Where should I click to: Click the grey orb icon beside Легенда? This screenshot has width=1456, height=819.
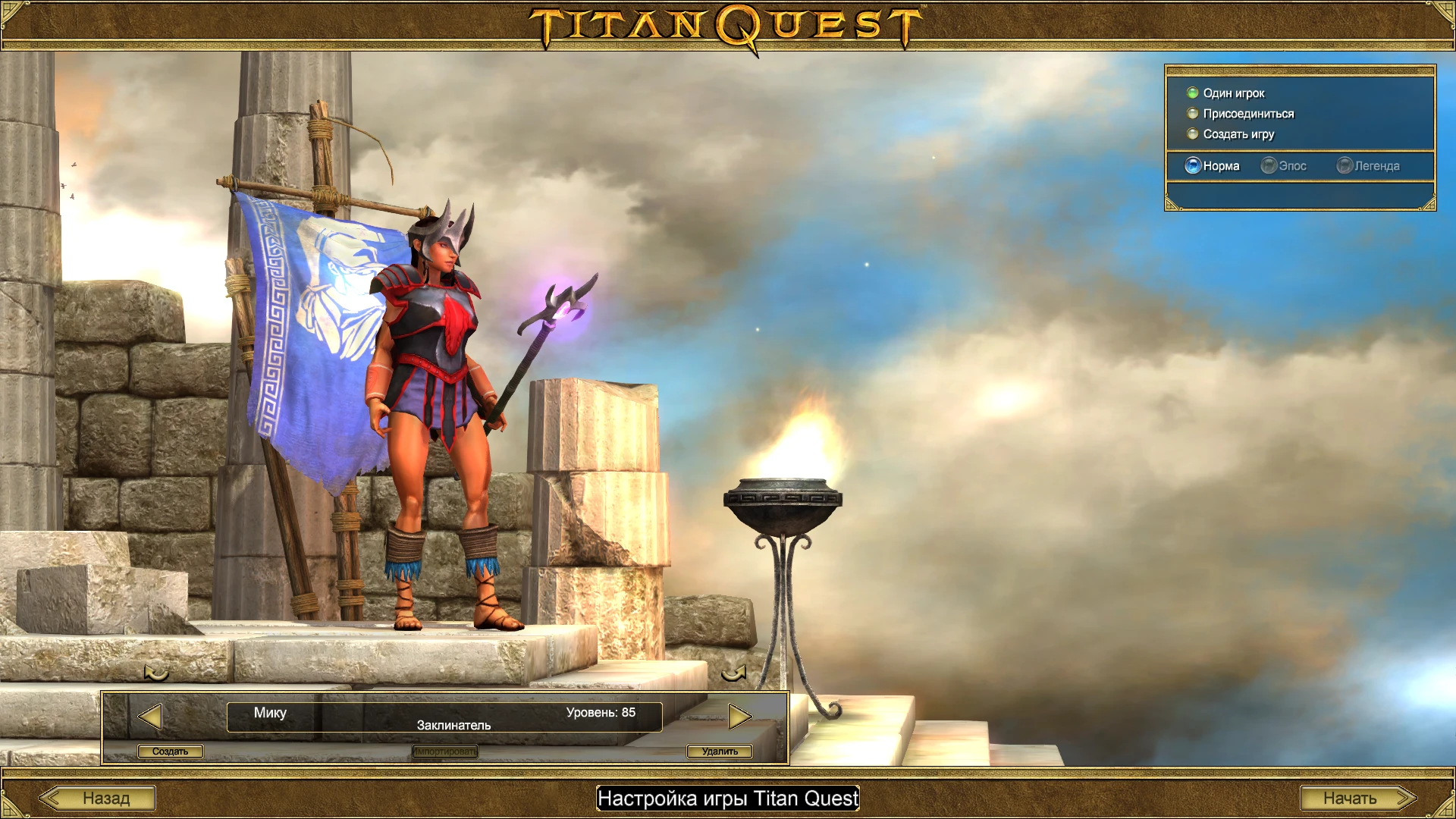[1345, 165]
